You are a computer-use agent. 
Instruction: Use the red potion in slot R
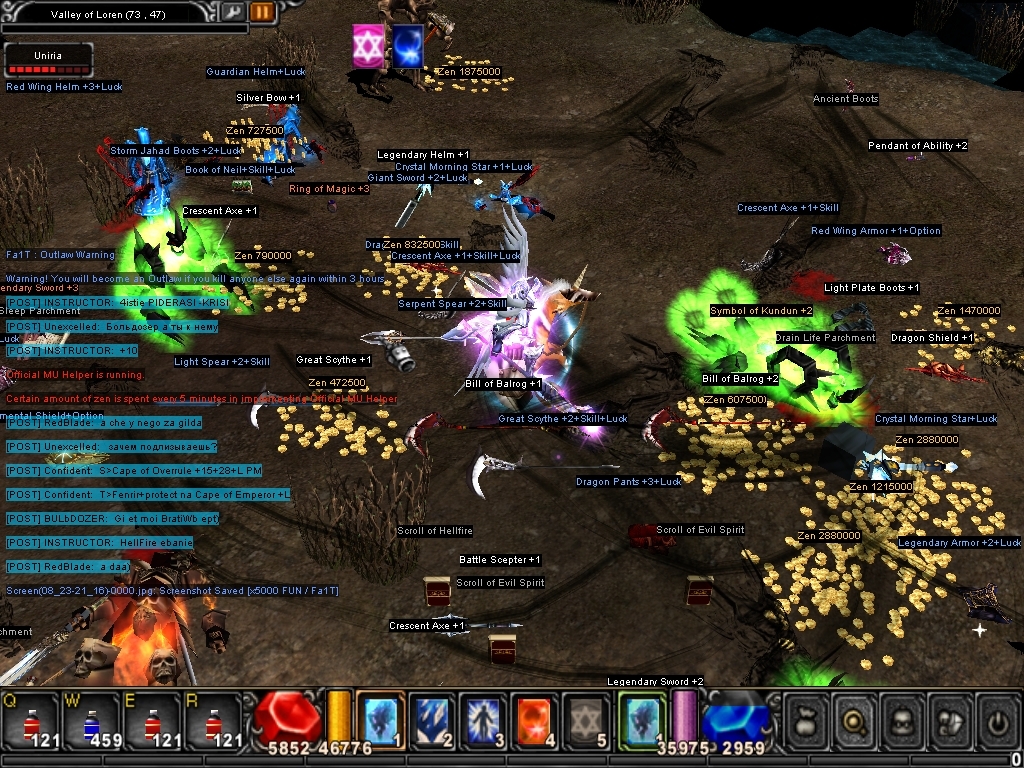point(212,720)
